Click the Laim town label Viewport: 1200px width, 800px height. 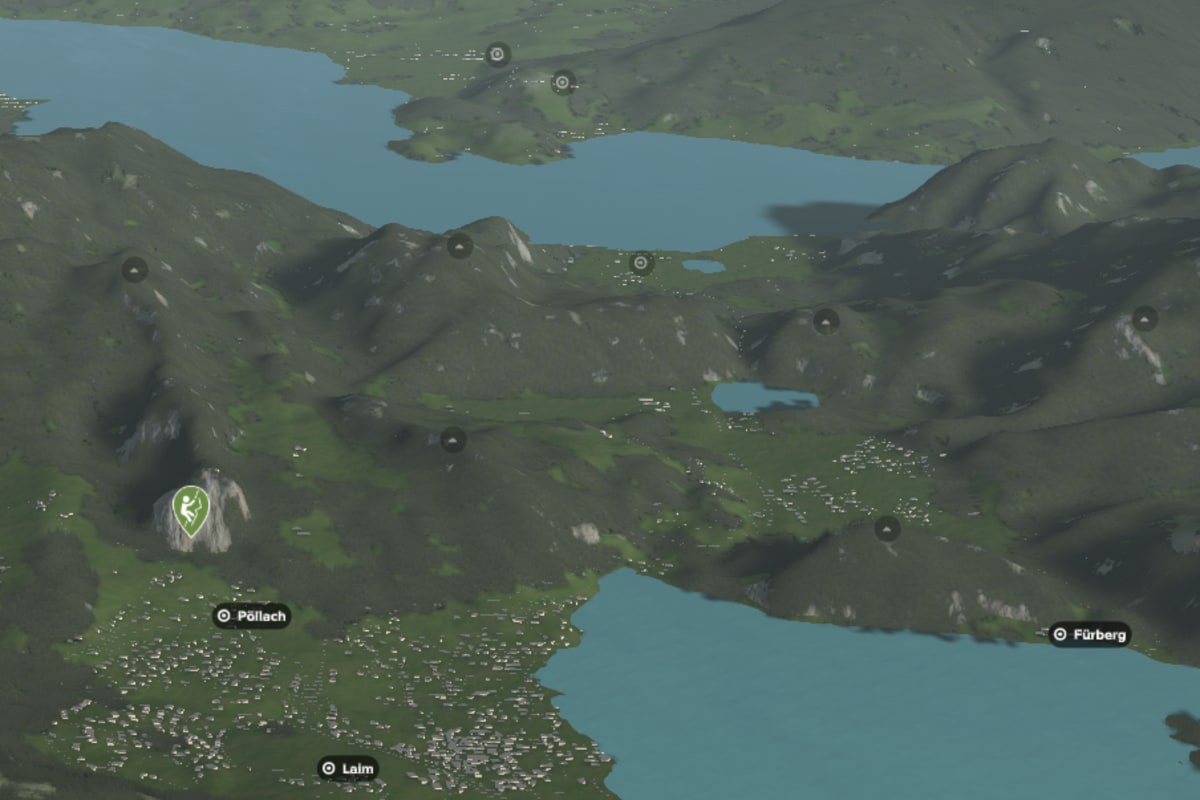click(x=347, y=768)
